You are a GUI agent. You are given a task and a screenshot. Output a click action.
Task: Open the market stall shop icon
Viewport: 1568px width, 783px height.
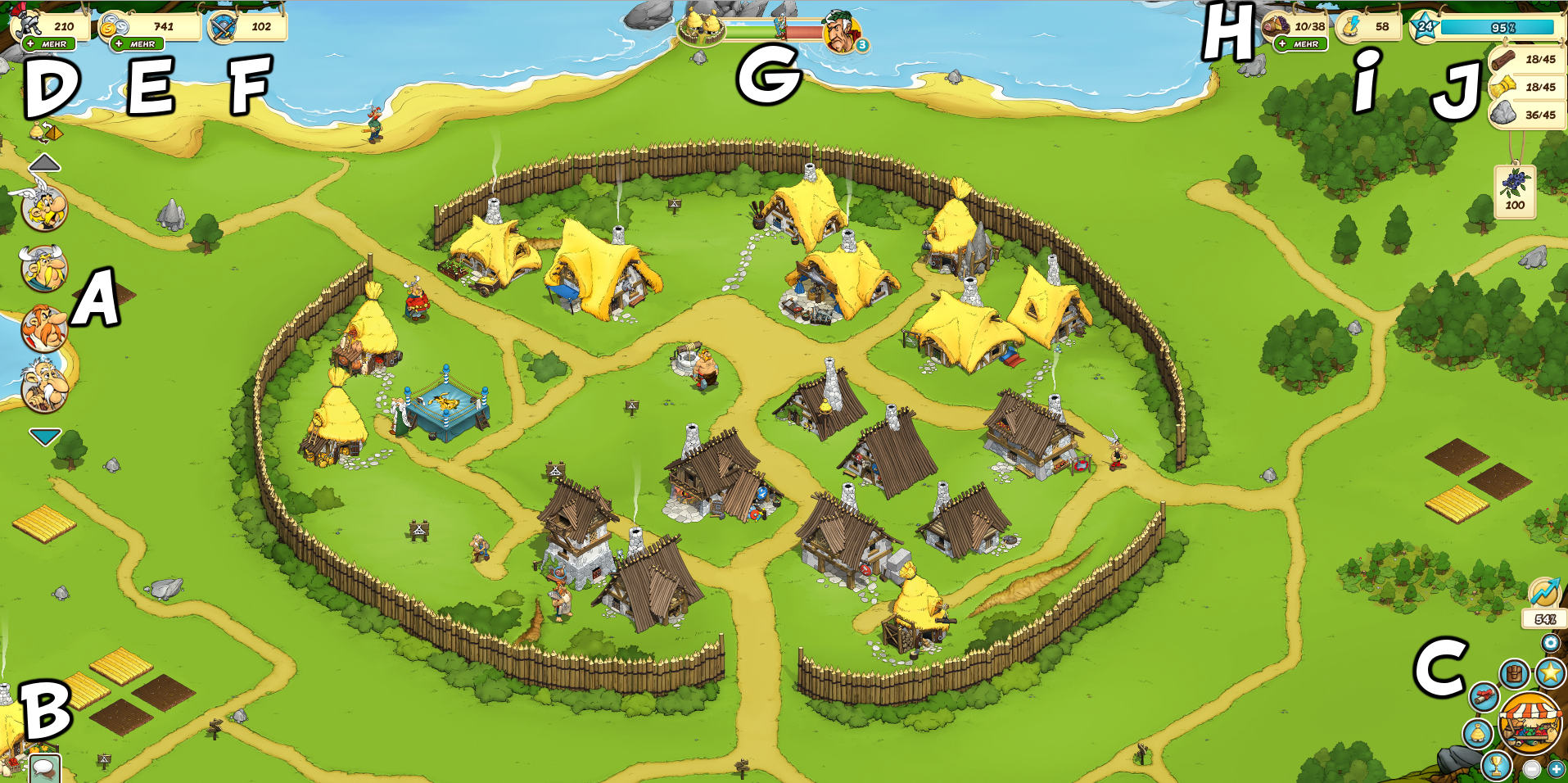1530,722
